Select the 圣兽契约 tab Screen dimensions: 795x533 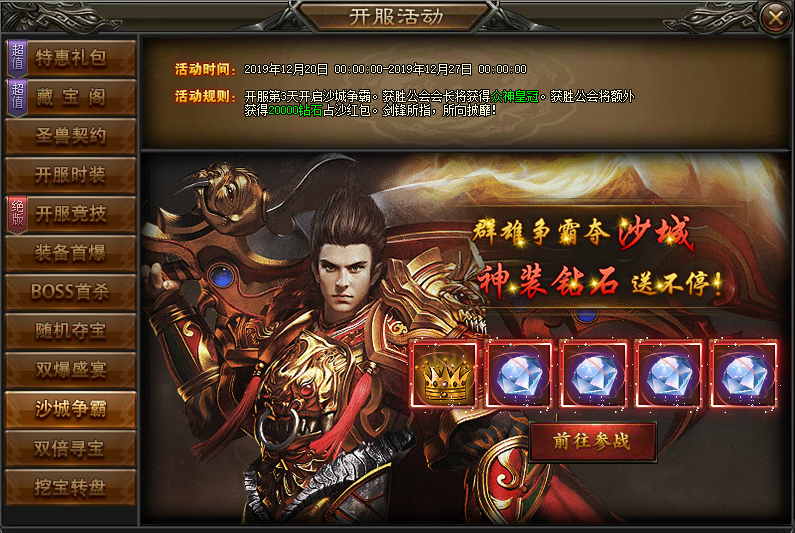tap(70, 136)
